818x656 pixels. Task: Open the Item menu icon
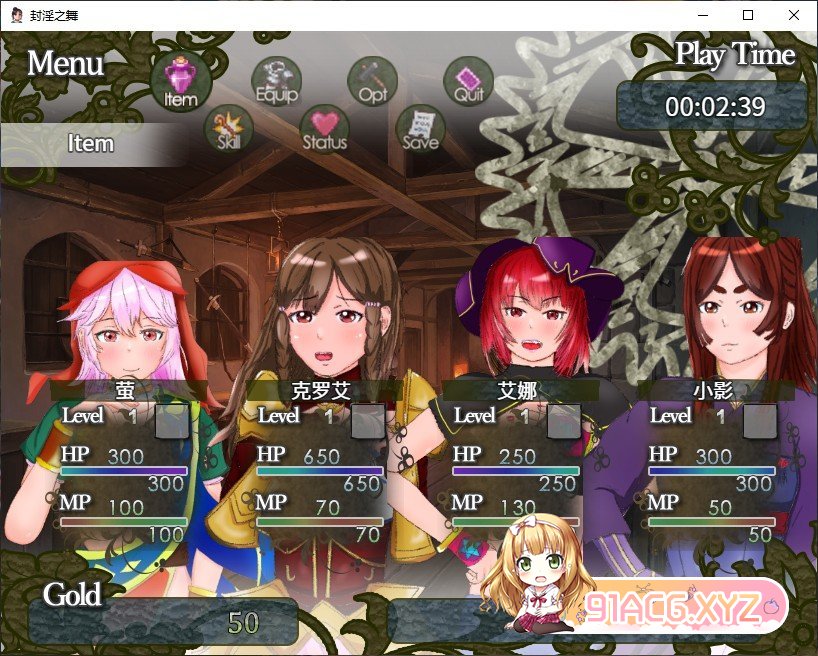click(x=181, y=80)
